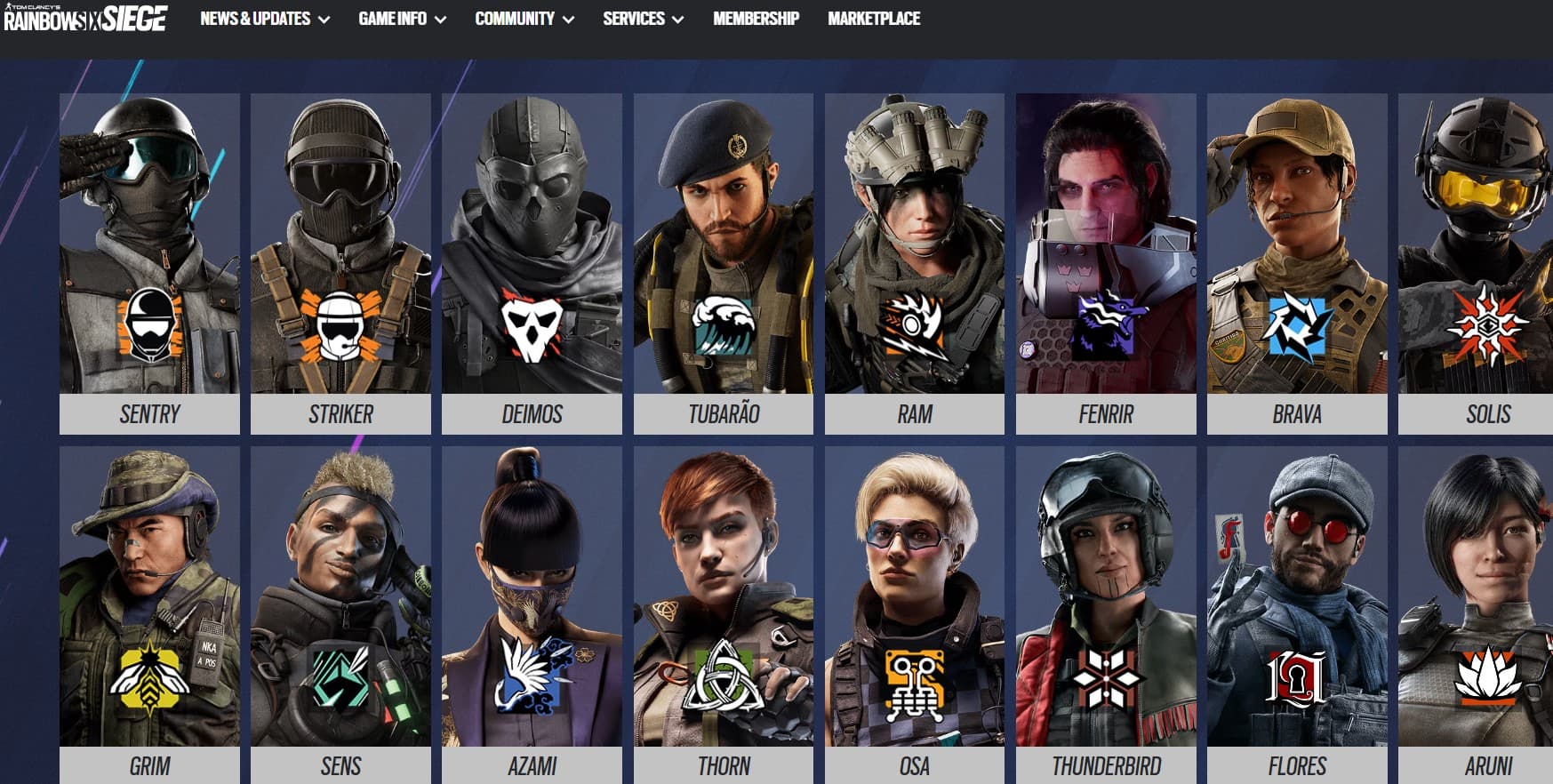Select the Osa orange emblem icon

click(x=913, y=684)
